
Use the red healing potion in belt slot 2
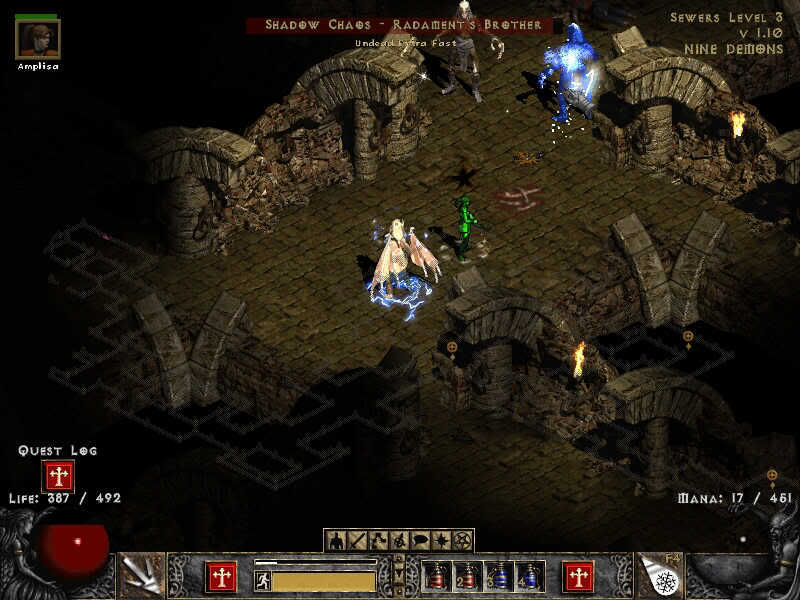click(x=466, y=577)
